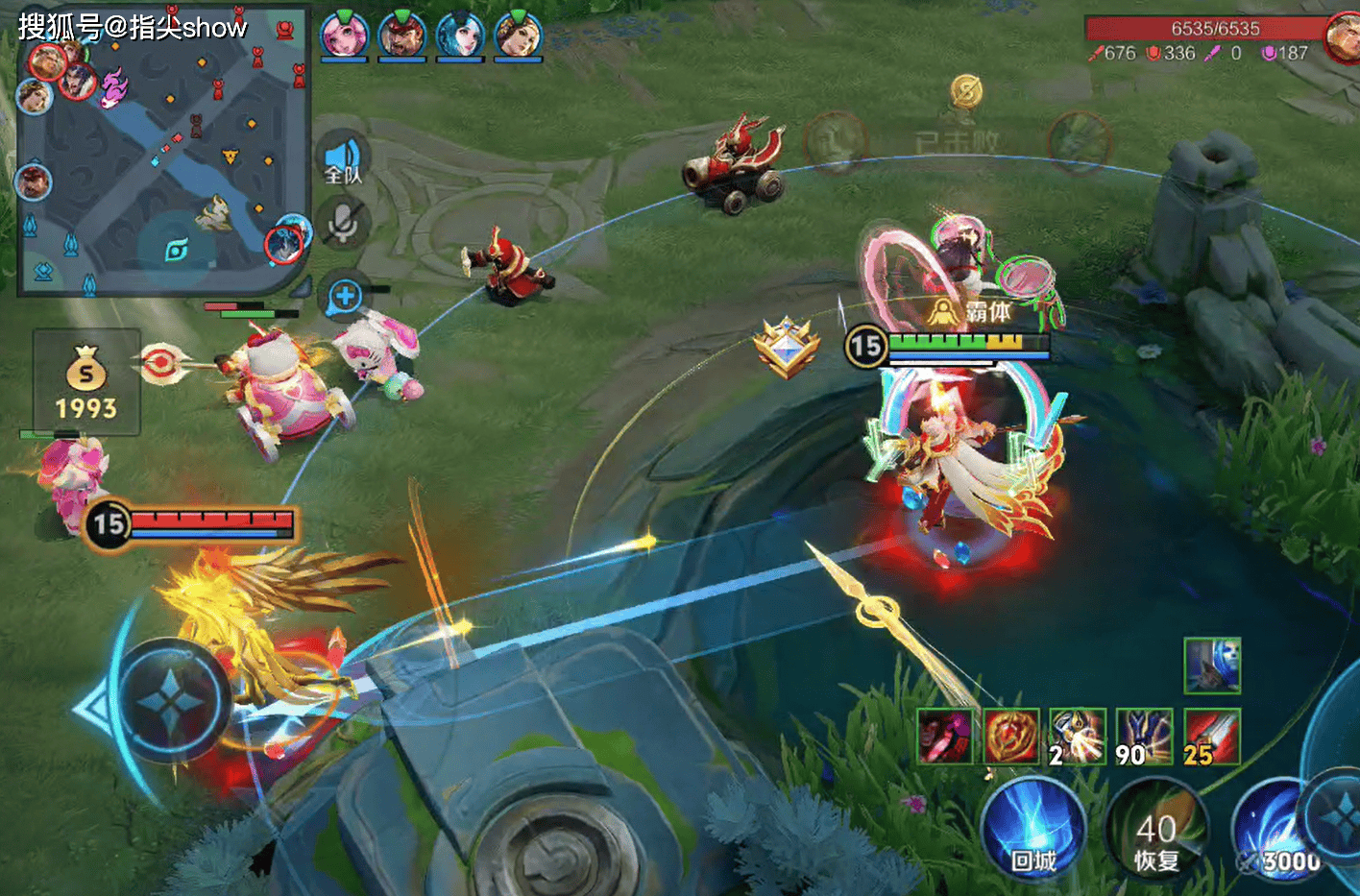Select the dark red weapon item slot
This screenshot has height=896, width=1360.
pyautogui.click(x=945, y=737)
